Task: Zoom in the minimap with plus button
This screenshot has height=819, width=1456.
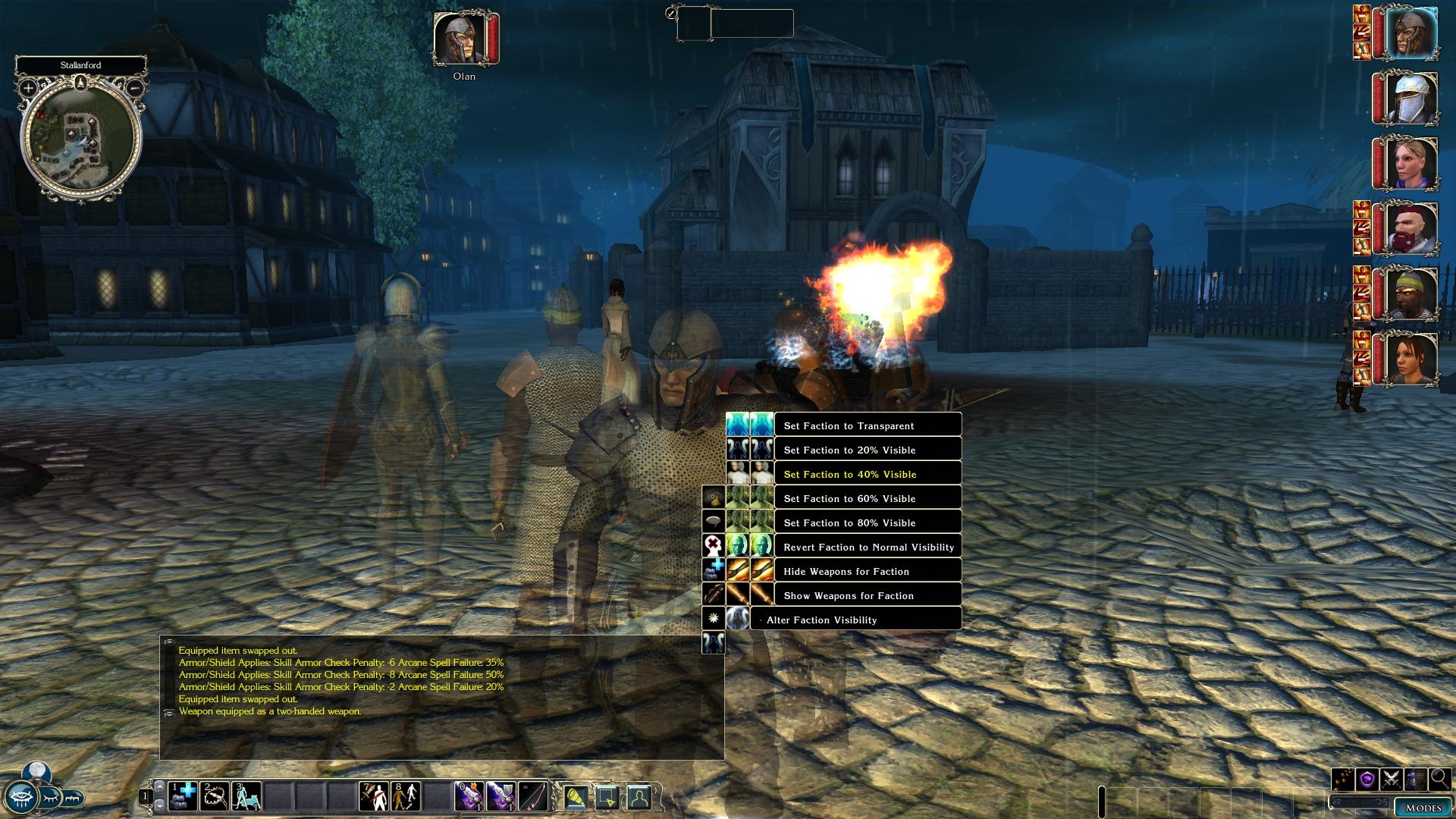Action: [28, 88]
